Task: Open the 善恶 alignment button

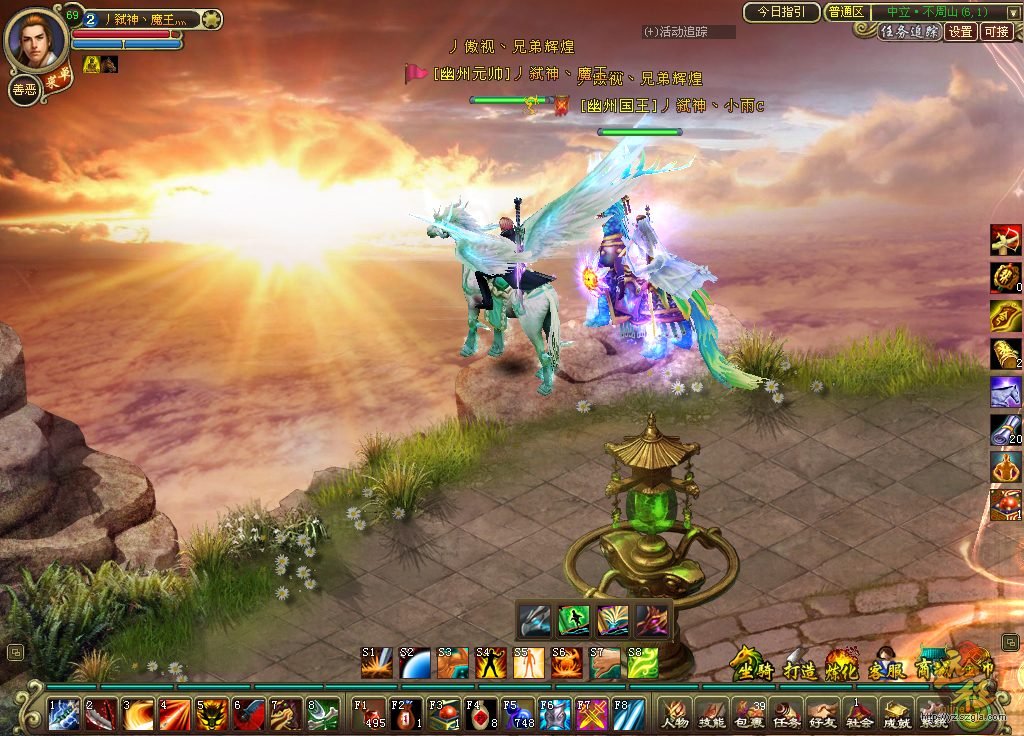Action: (23, 90)
